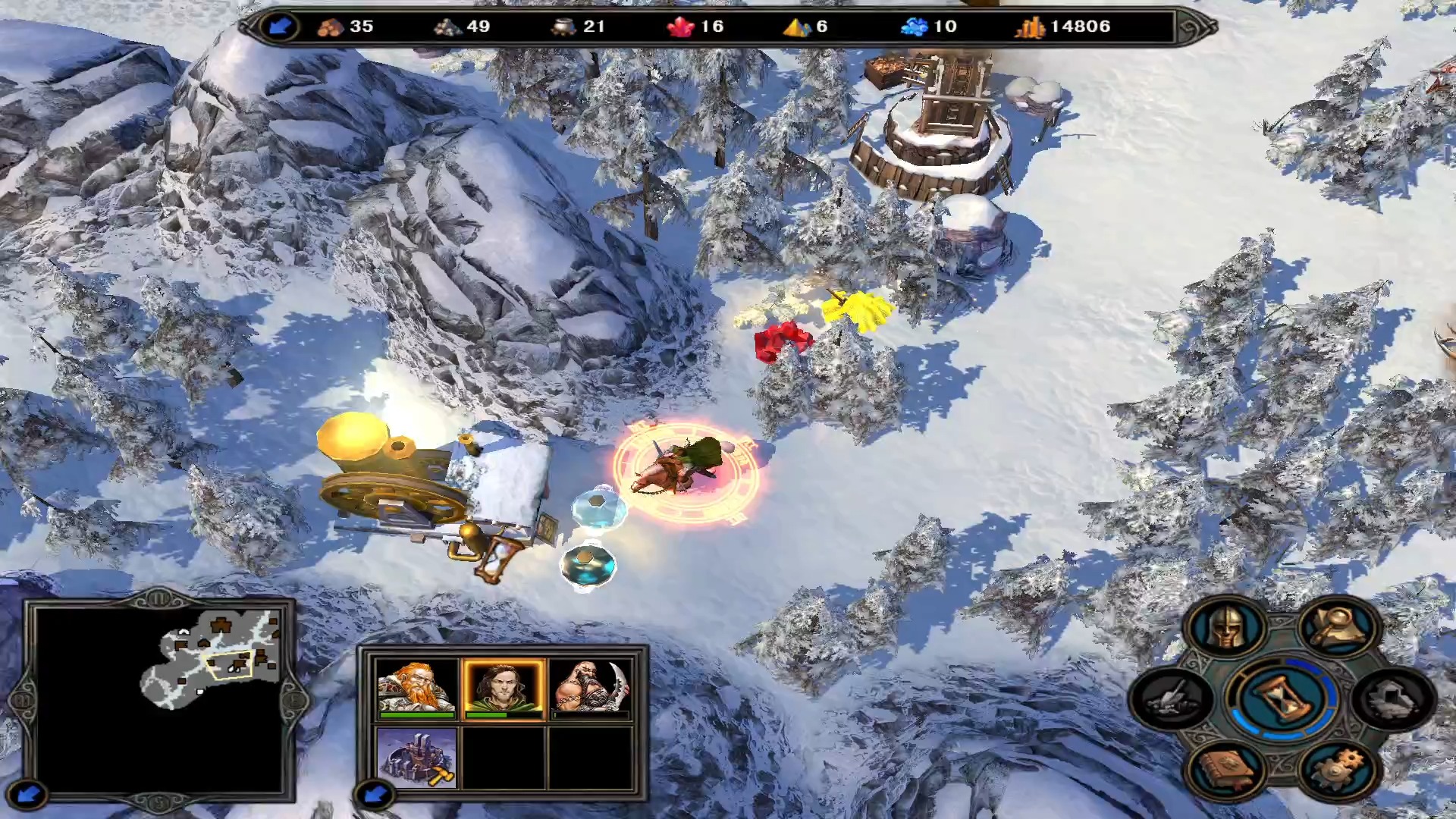Image resolution: width=1456 pixels, height=819 pixels.
Task: End turn with the central hourglass button
Action: pyautogui.click(x=1281, y=697)
